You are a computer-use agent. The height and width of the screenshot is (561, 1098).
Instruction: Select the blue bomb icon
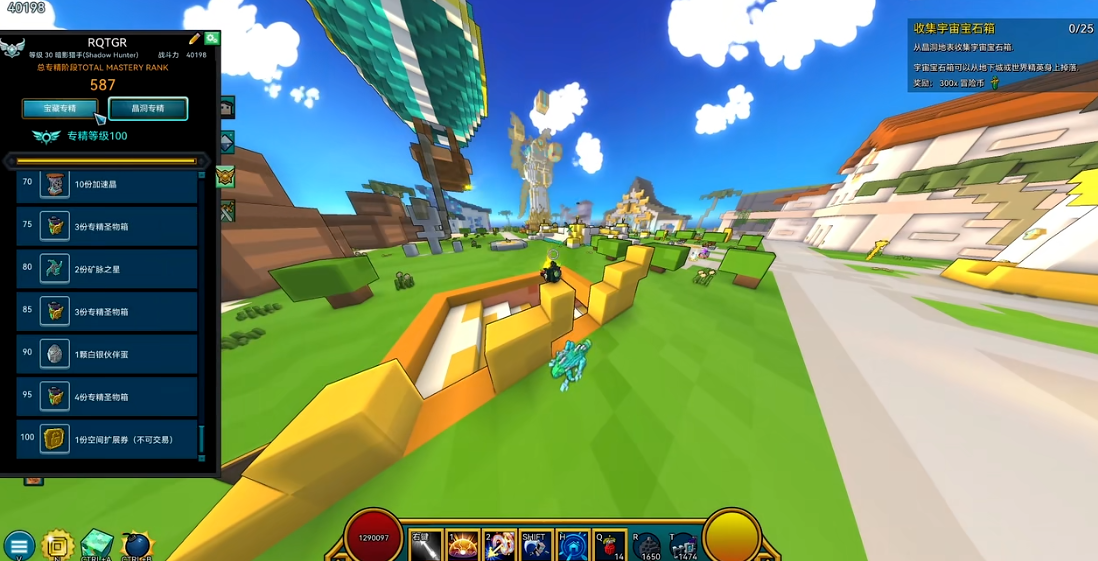click(x=136, y=545)
